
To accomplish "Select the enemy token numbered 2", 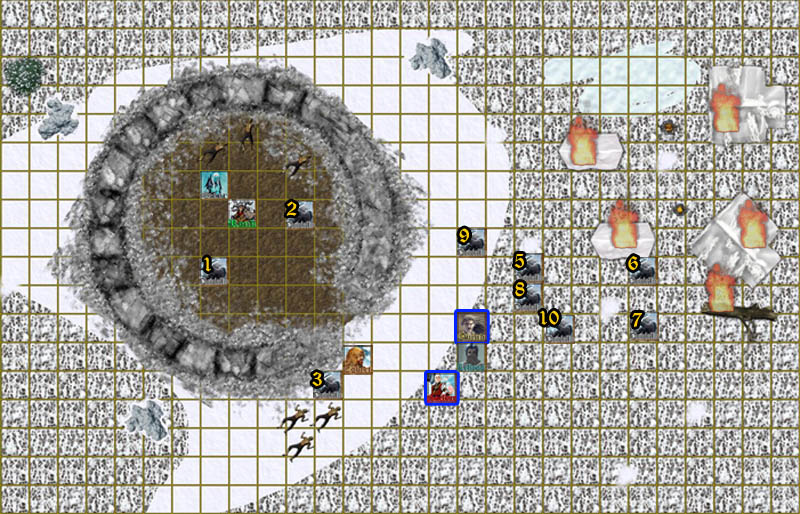I will coord(299,213).
